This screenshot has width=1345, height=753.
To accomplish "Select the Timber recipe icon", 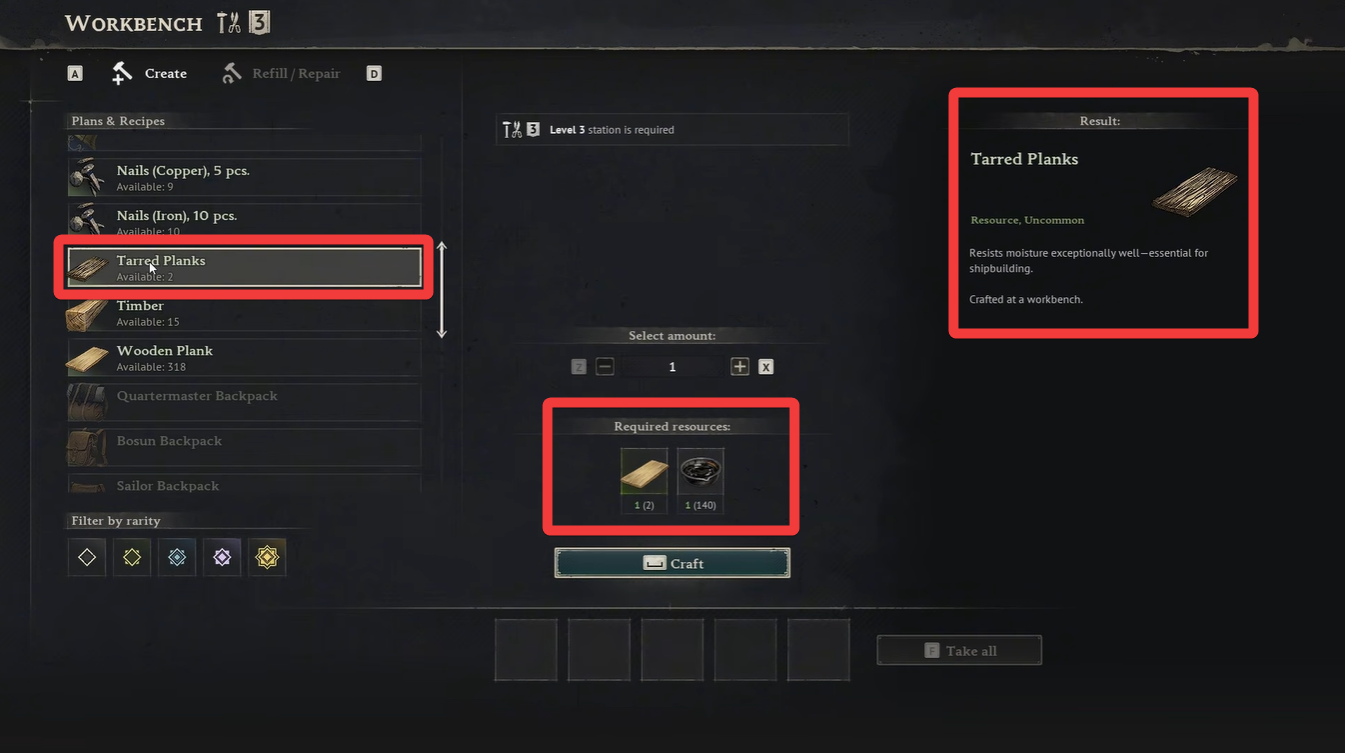I will [x=87, y=312].
